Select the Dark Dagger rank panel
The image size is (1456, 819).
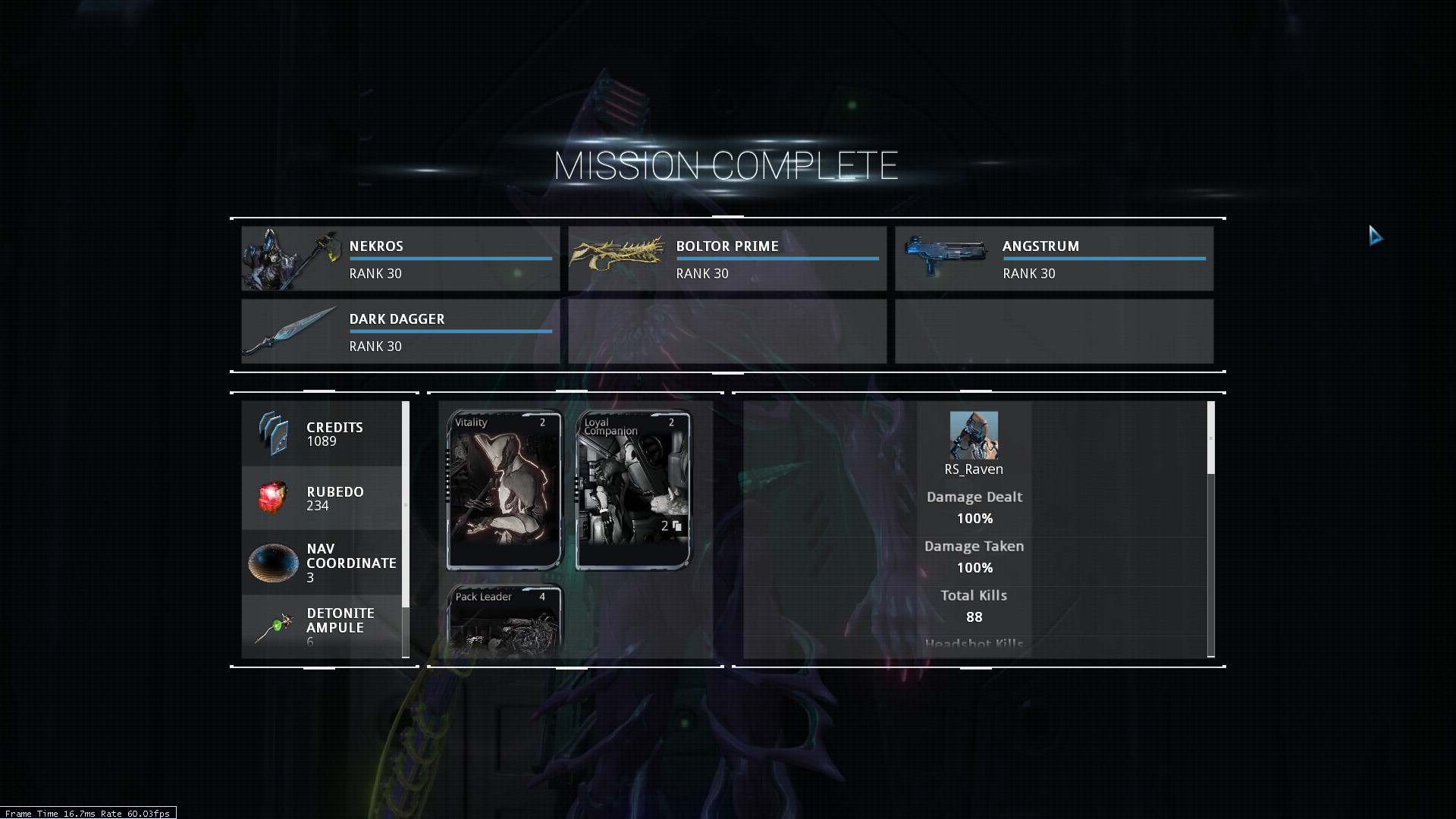coord(400,331)
